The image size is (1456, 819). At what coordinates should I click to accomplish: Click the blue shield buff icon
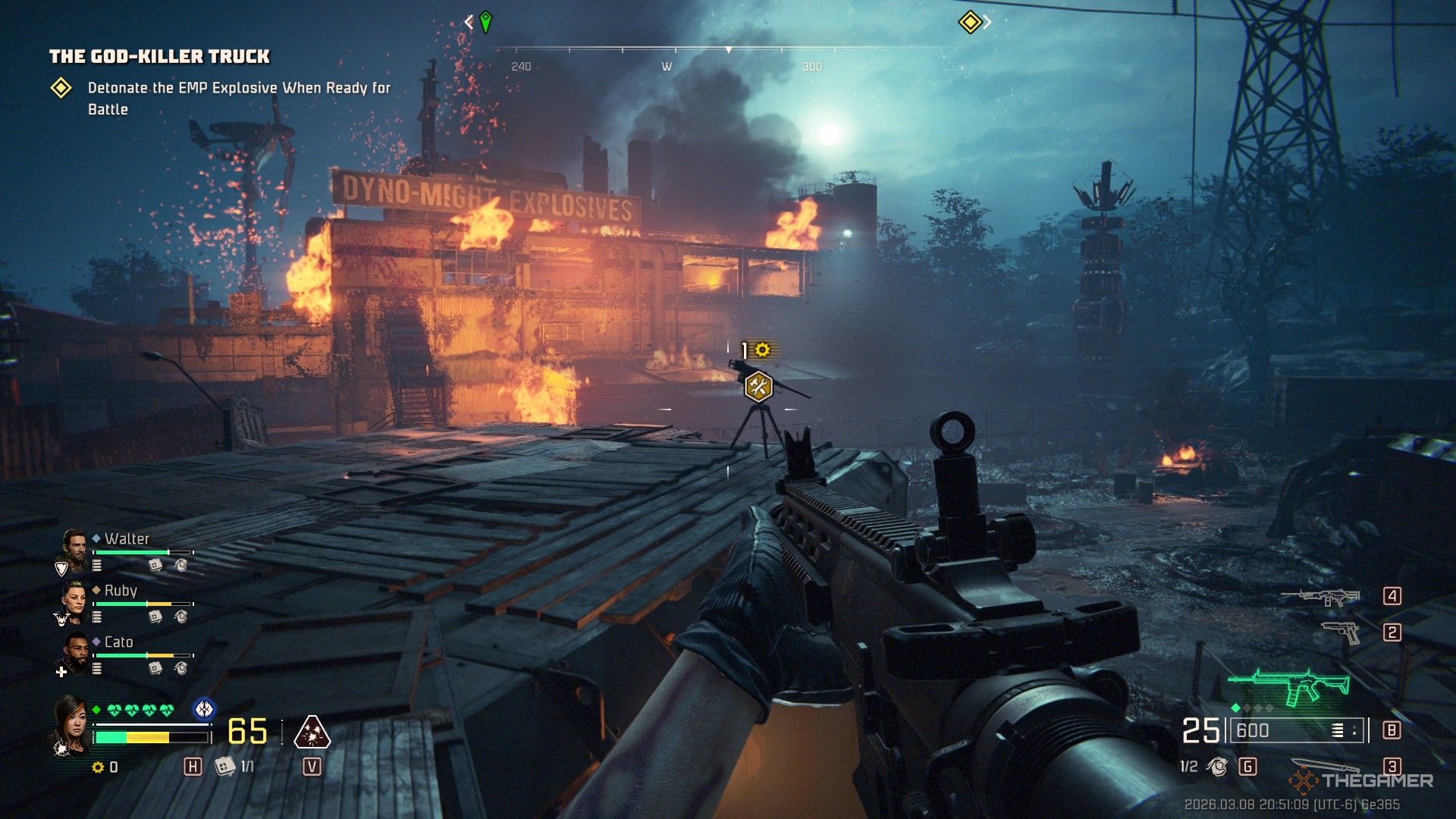click(204, 709)
